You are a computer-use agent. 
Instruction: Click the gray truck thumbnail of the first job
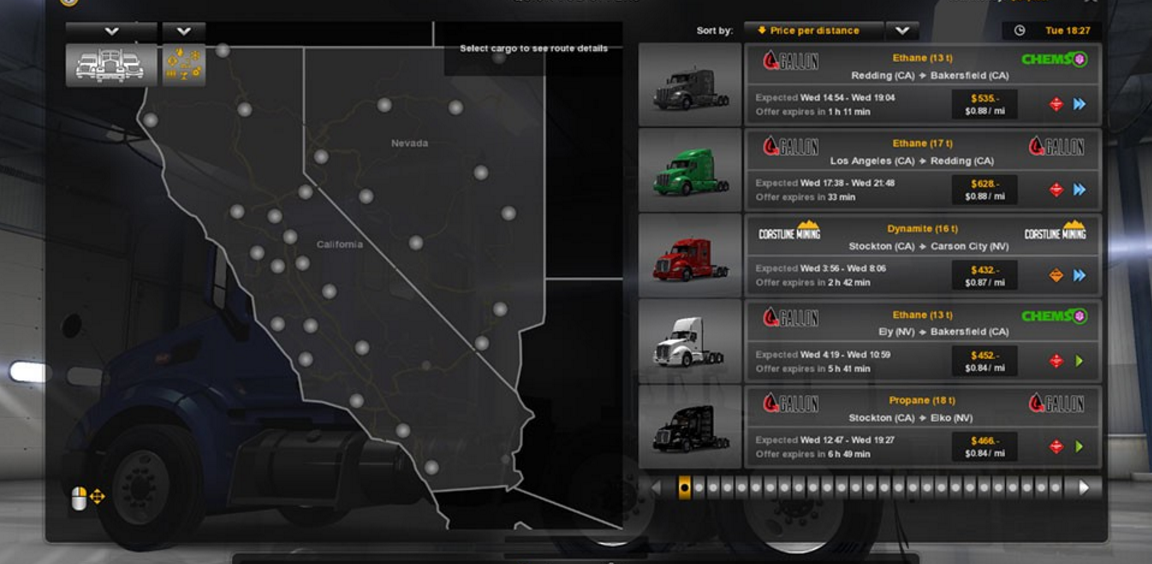pyautogui.click(x=689, y=85)
